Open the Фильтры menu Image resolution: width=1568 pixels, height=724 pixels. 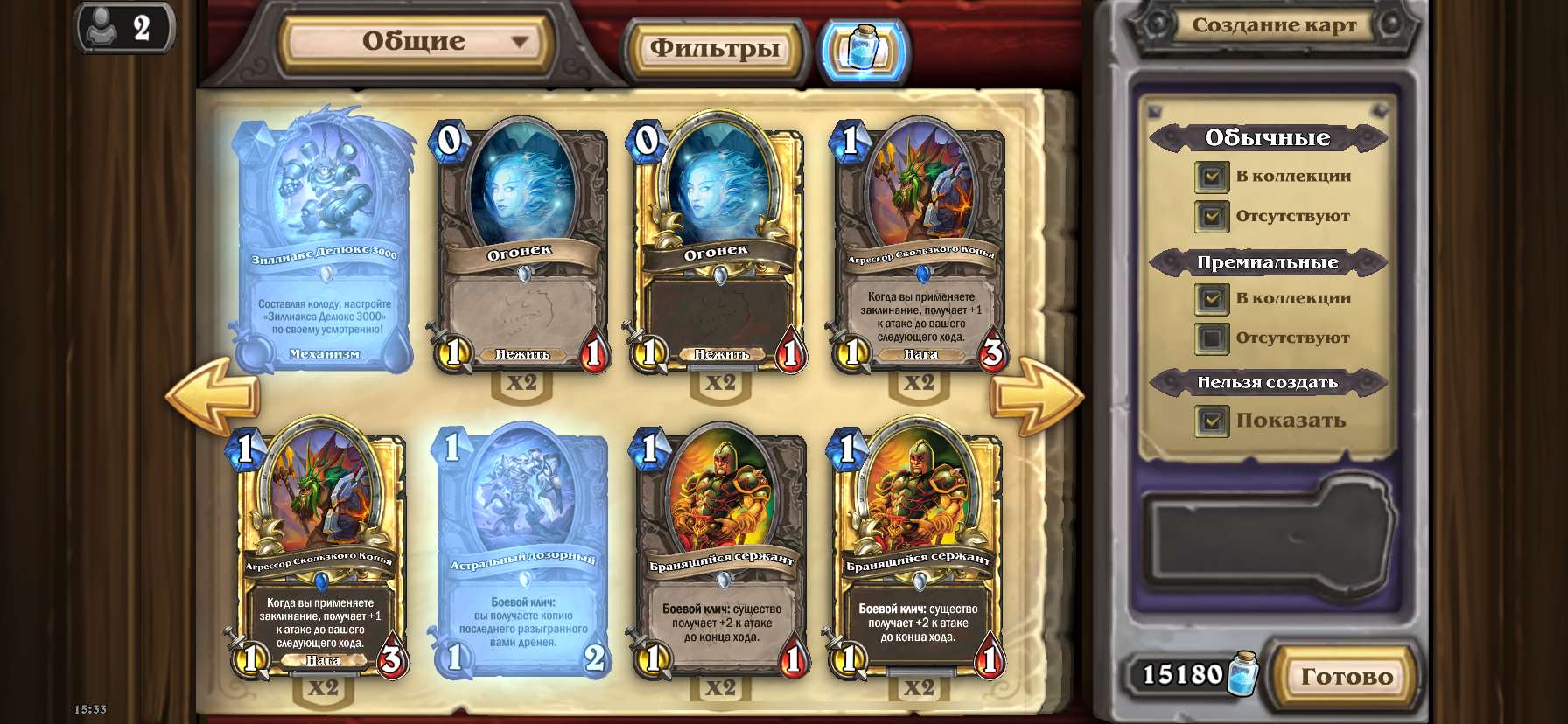(x=713, y=49)
